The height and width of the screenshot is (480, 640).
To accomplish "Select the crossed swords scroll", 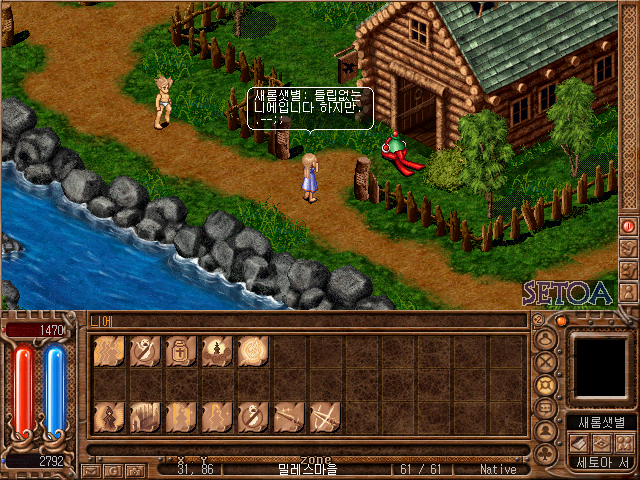I will [325, 416].
